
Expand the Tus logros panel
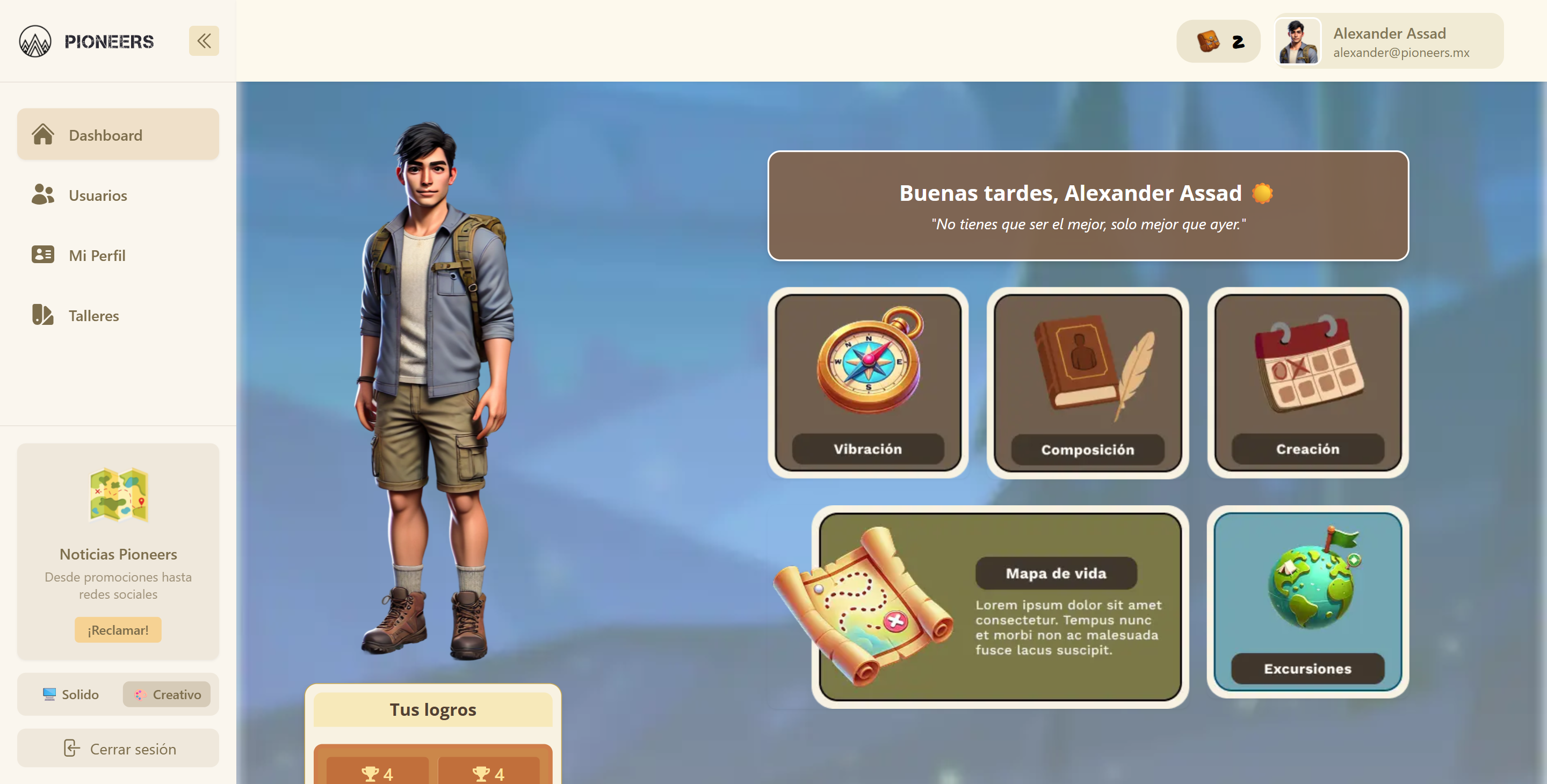pos(432,709)
